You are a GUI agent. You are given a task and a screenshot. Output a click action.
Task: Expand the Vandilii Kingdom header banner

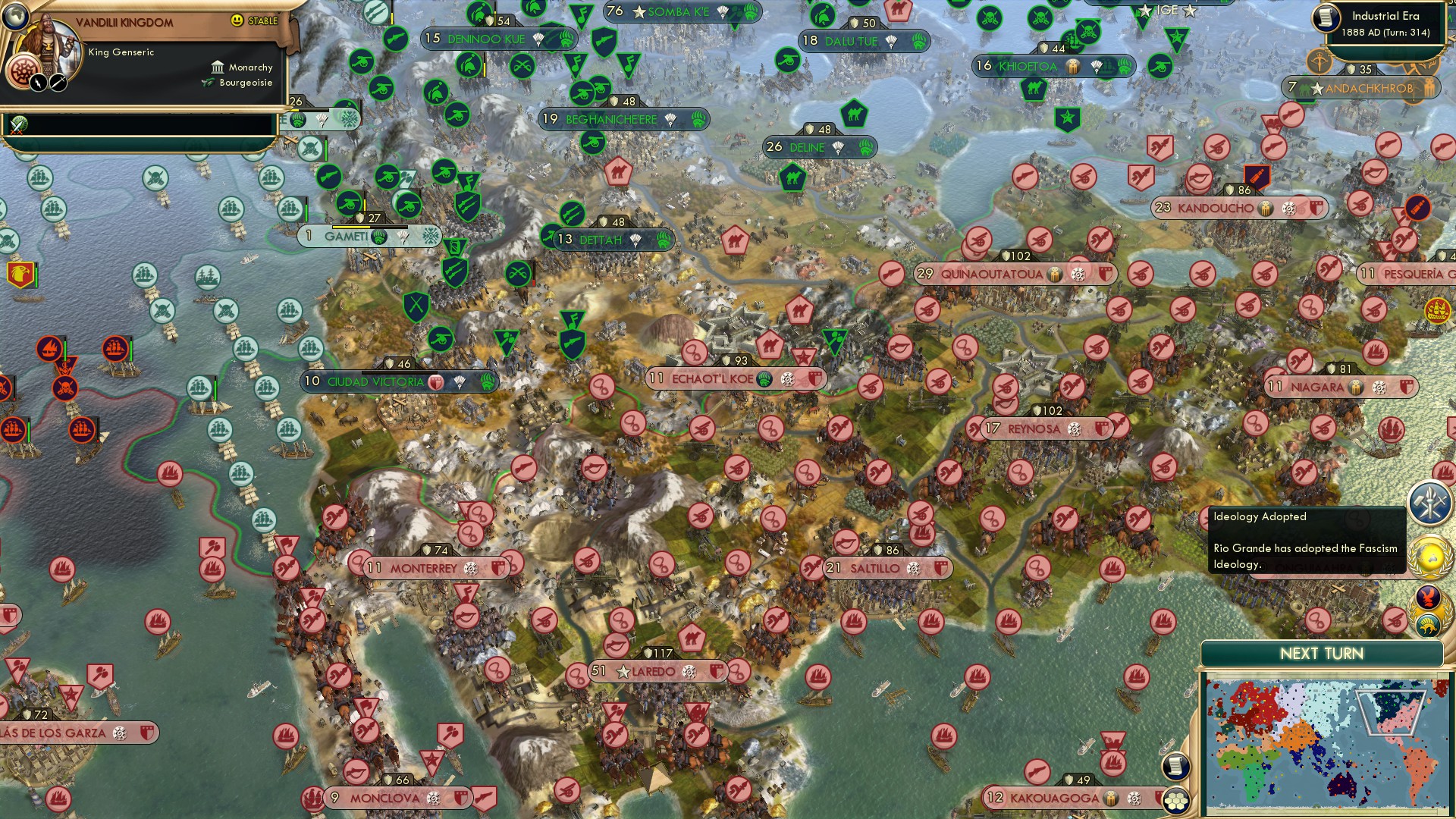coord(125,21)
